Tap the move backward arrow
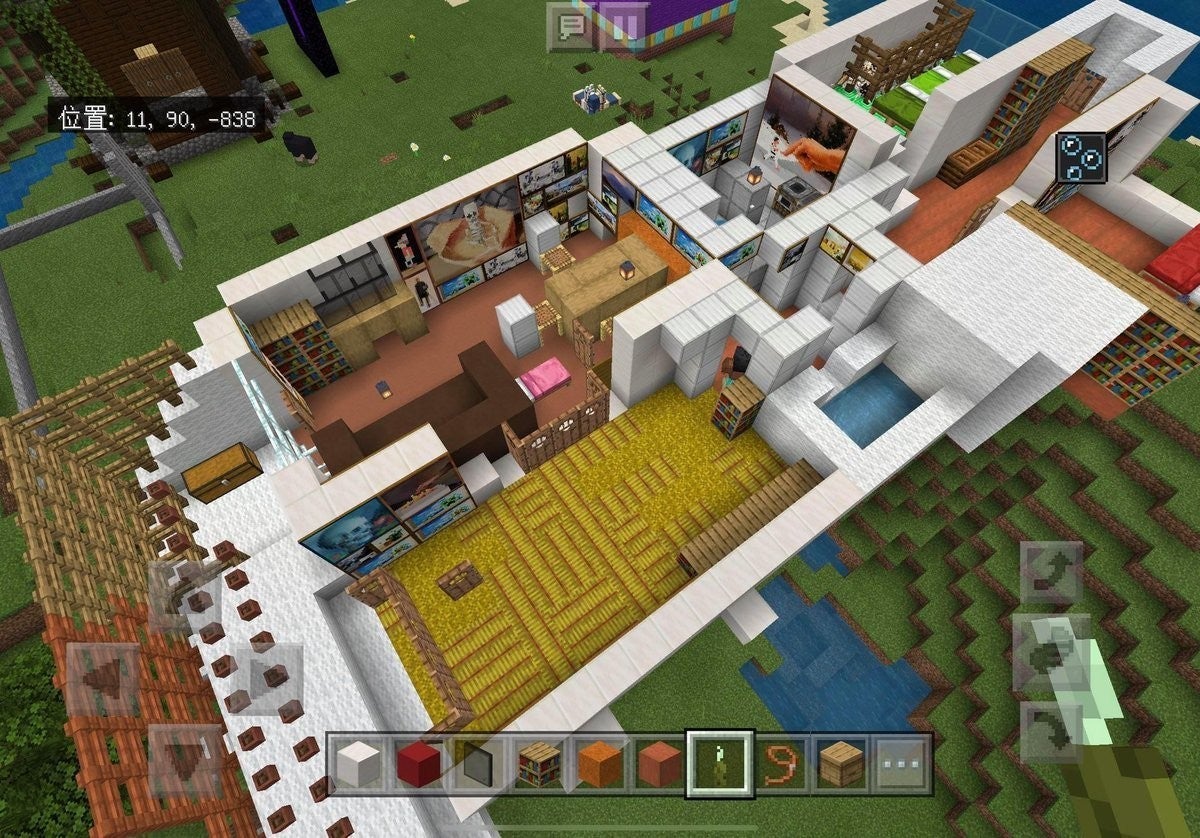Viewport: 1200px width, 838px height. click(187, 762)
